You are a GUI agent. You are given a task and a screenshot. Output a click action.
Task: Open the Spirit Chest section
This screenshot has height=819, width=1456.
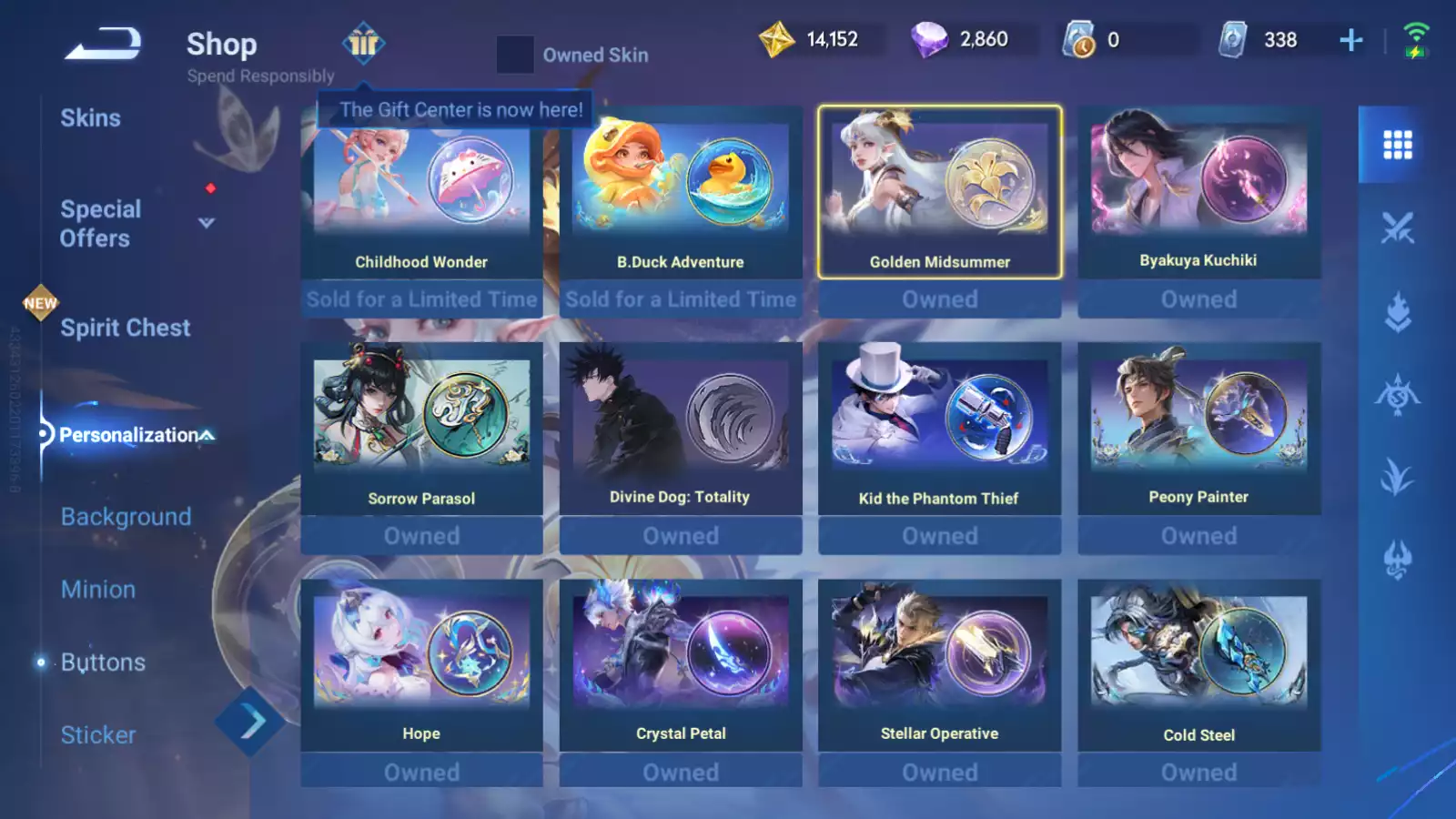[x=125, y=328]
